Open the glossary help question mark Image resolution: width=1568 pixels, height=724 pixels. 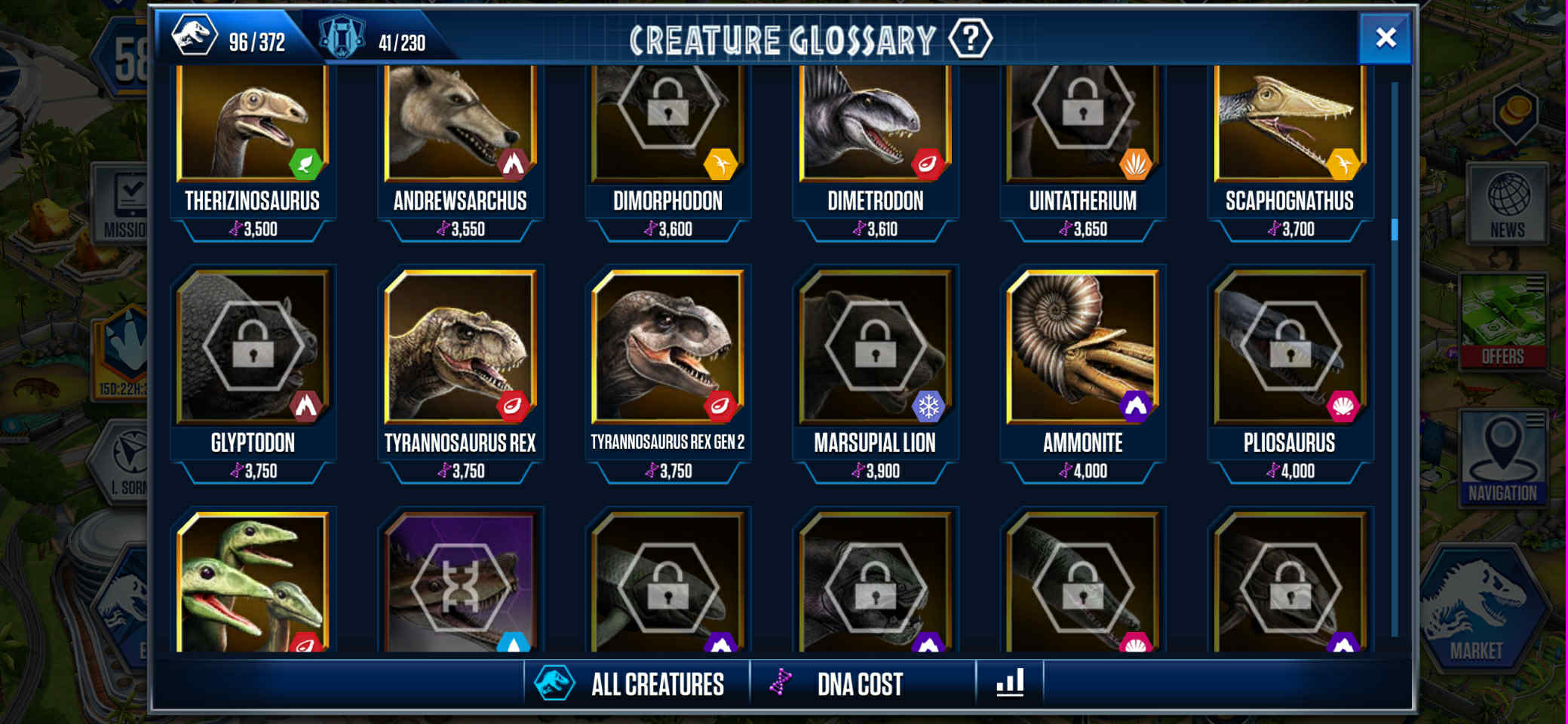coord(970,38)
